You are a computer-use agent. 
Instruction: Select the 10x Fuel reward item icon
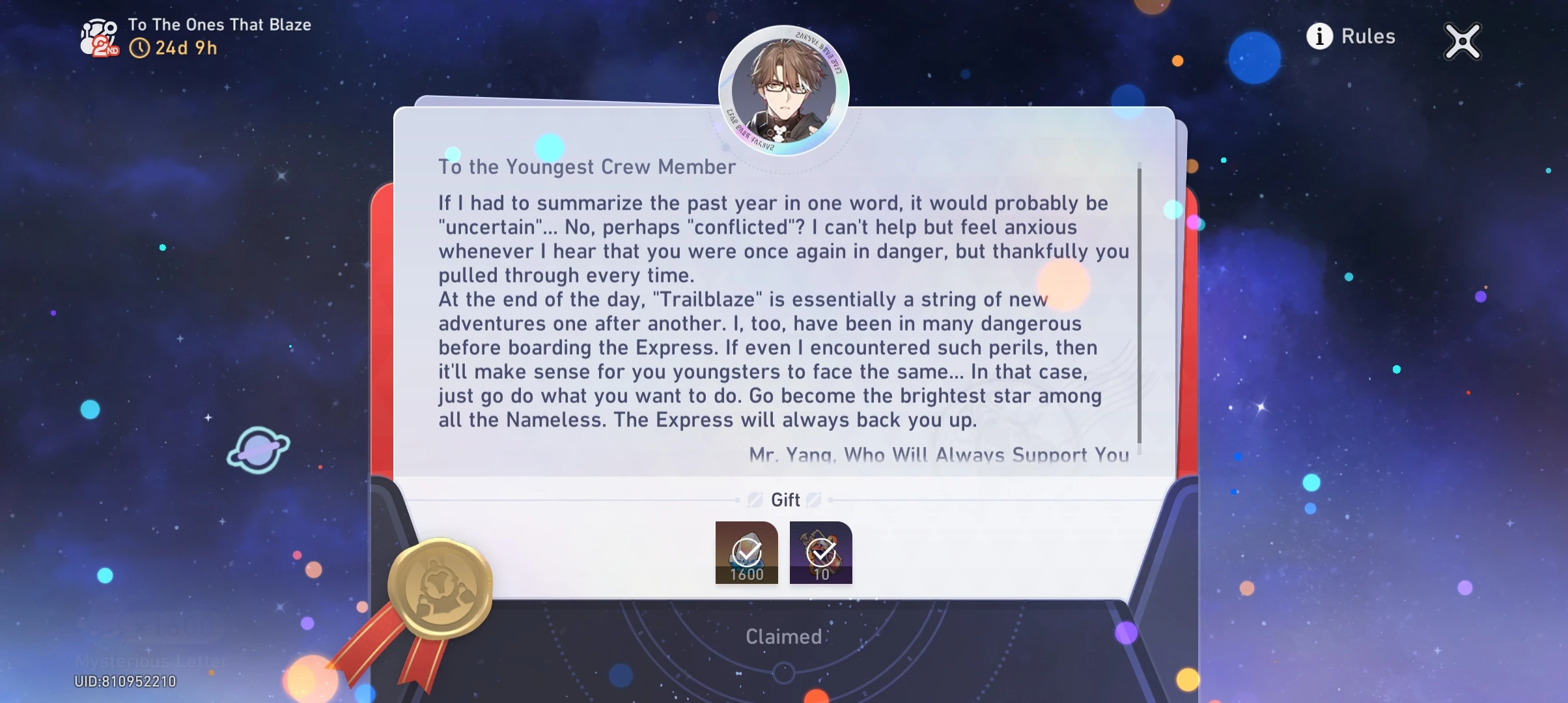tap(820, 552)
